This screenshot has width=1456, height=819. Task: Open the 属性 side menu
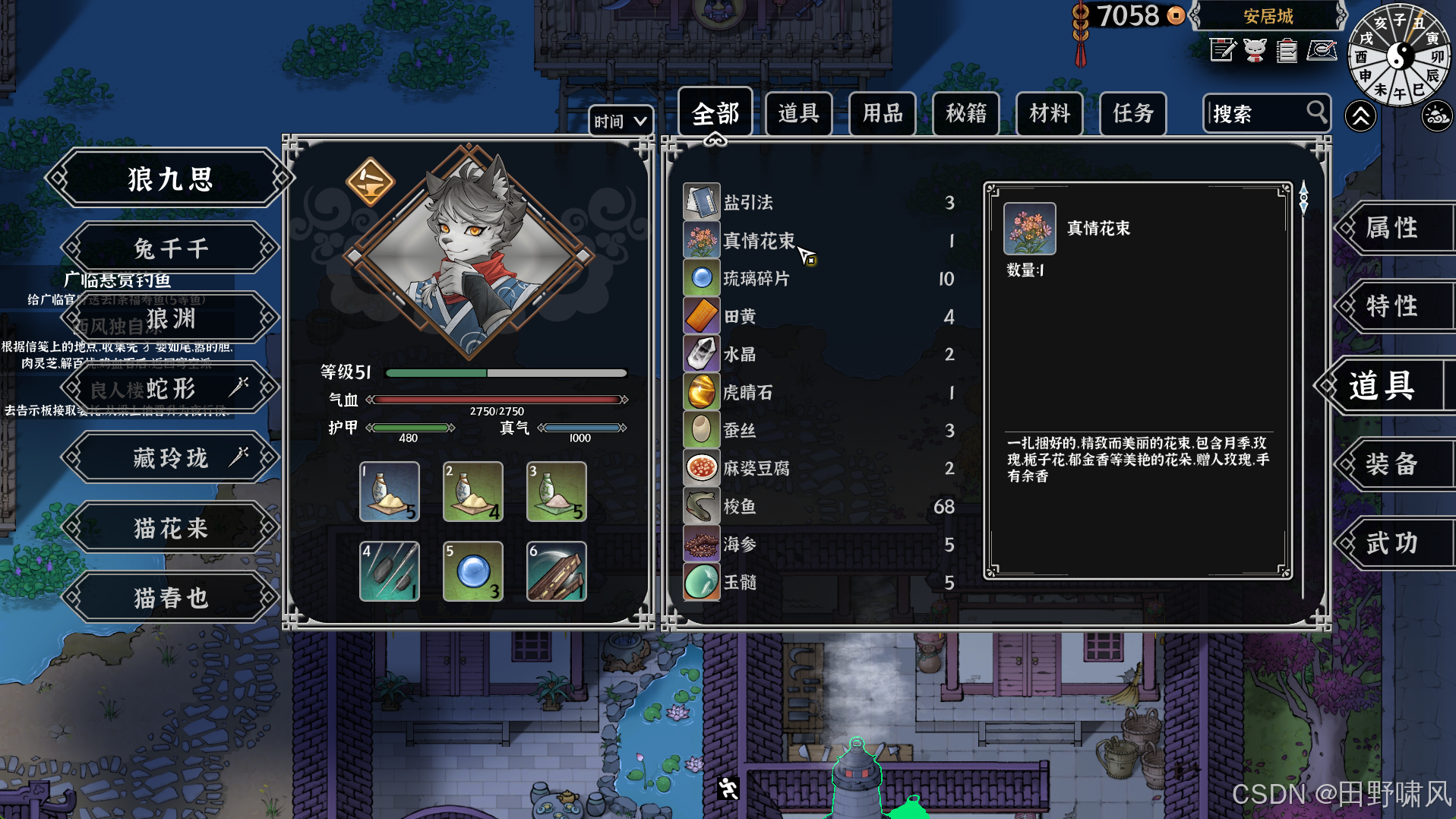tap(1391, 228)
